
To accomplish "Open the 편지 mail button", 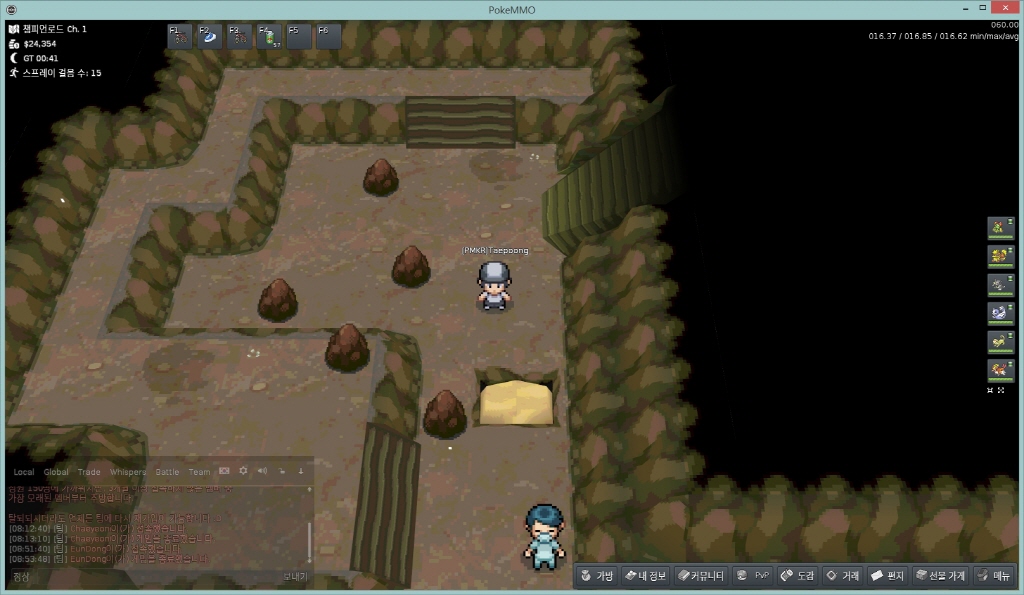I will pos(888,576).
